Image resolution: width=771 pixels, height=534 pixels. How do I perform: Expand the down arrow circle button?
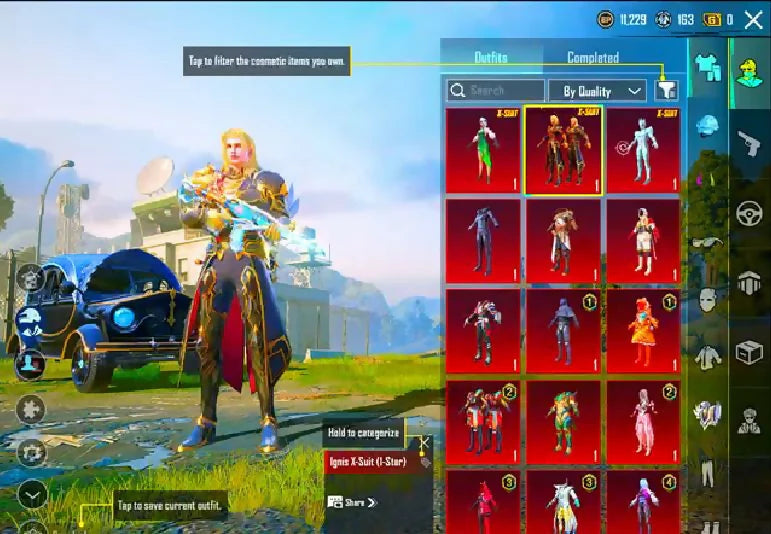tap(32, 493)
